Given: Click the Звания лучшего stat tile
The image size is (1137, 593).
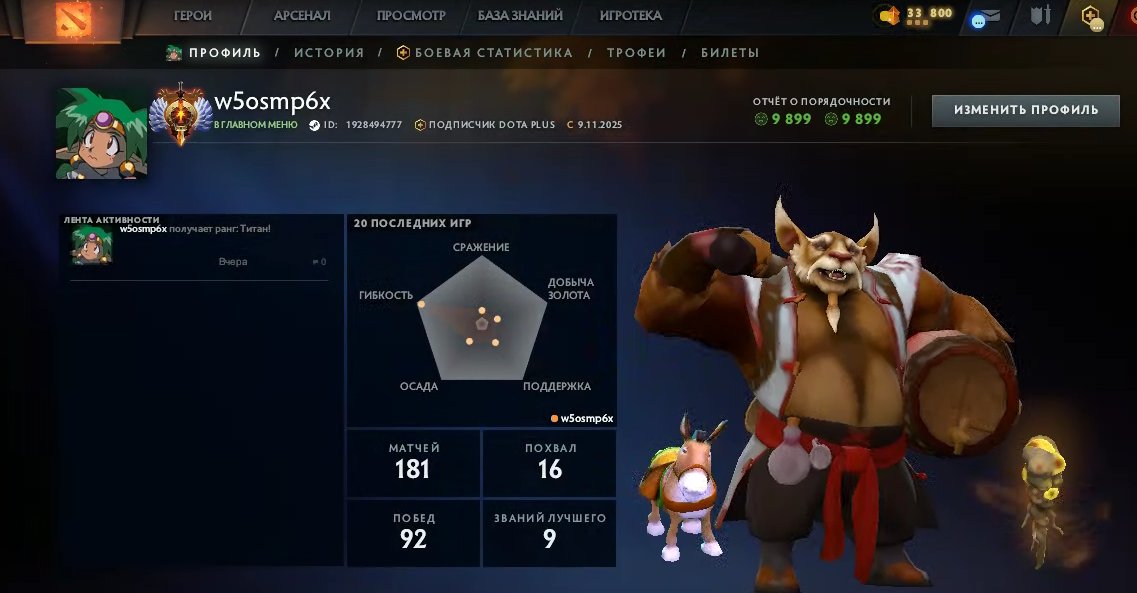Looking at the screenshot, I should pyautogui.click(x=549, y=531).
